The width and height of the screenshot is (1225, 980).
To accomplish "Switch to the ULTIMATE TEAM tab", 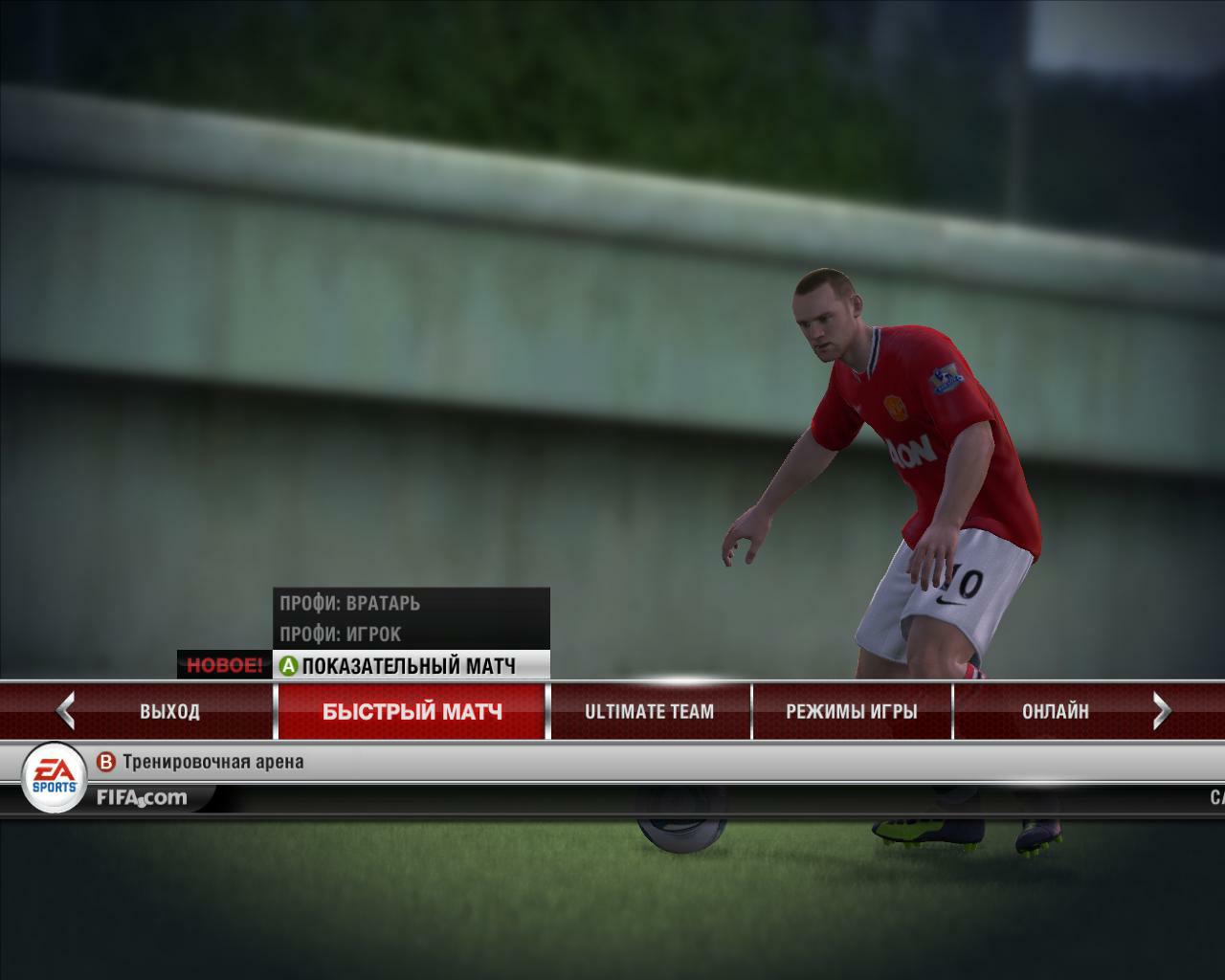I will [649, 711].
